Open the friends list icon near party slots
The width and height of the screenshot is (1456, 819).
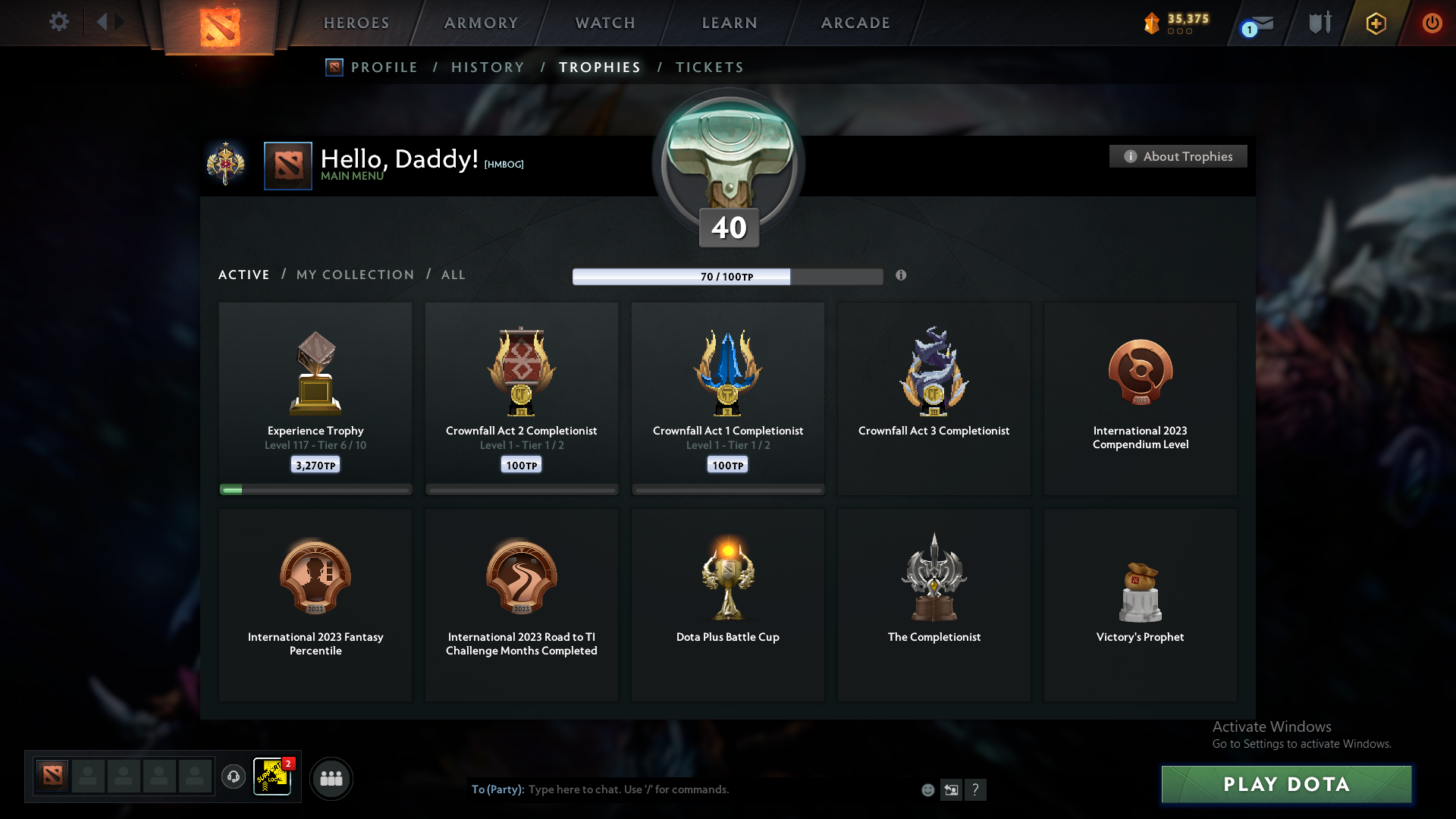pos(331,778)
